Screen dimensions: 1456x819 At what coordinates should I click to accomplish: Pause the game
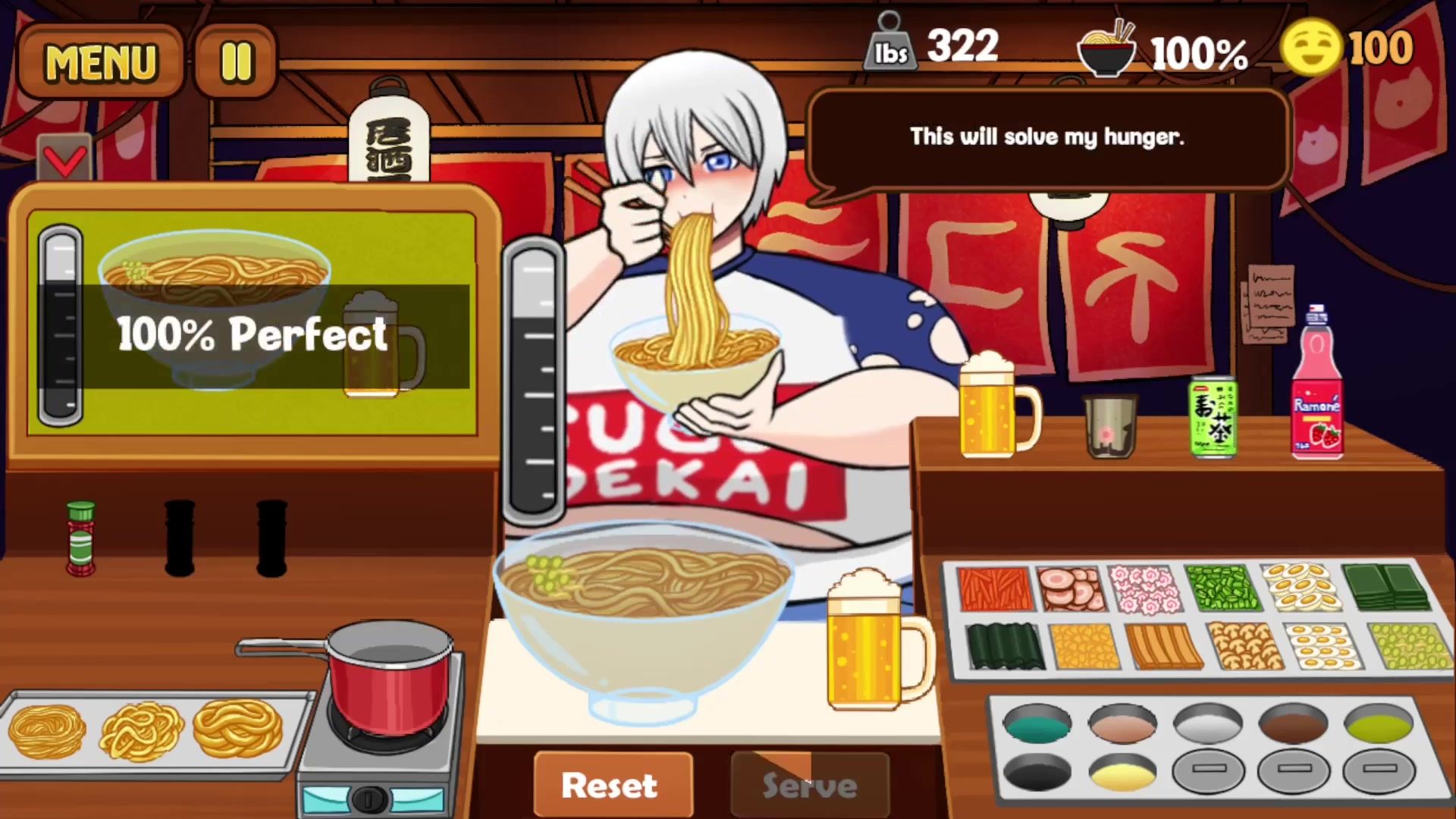pos(235,61)
